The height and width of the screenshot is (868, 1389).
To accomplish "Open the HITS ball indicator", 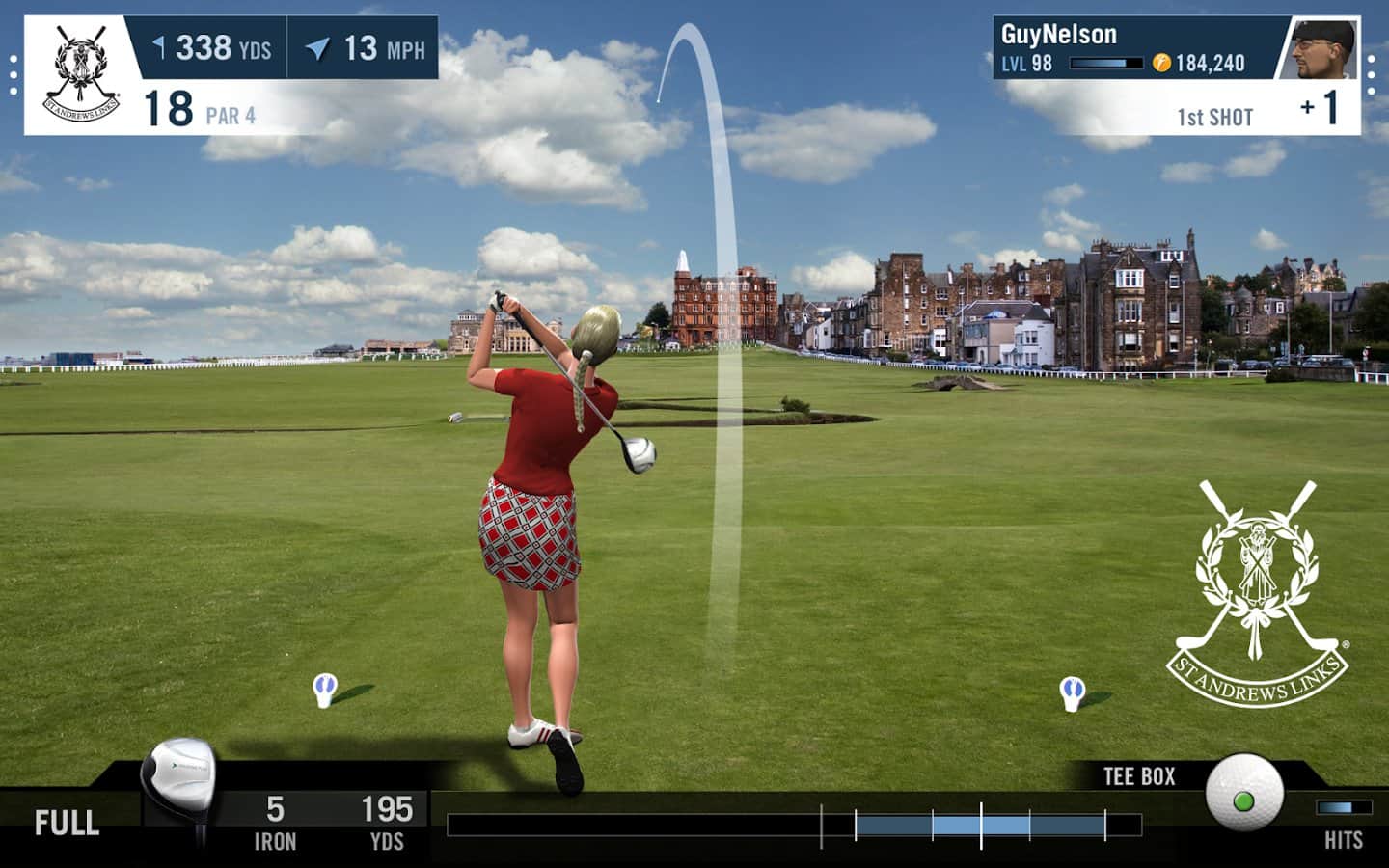I will pos(1343,808).
